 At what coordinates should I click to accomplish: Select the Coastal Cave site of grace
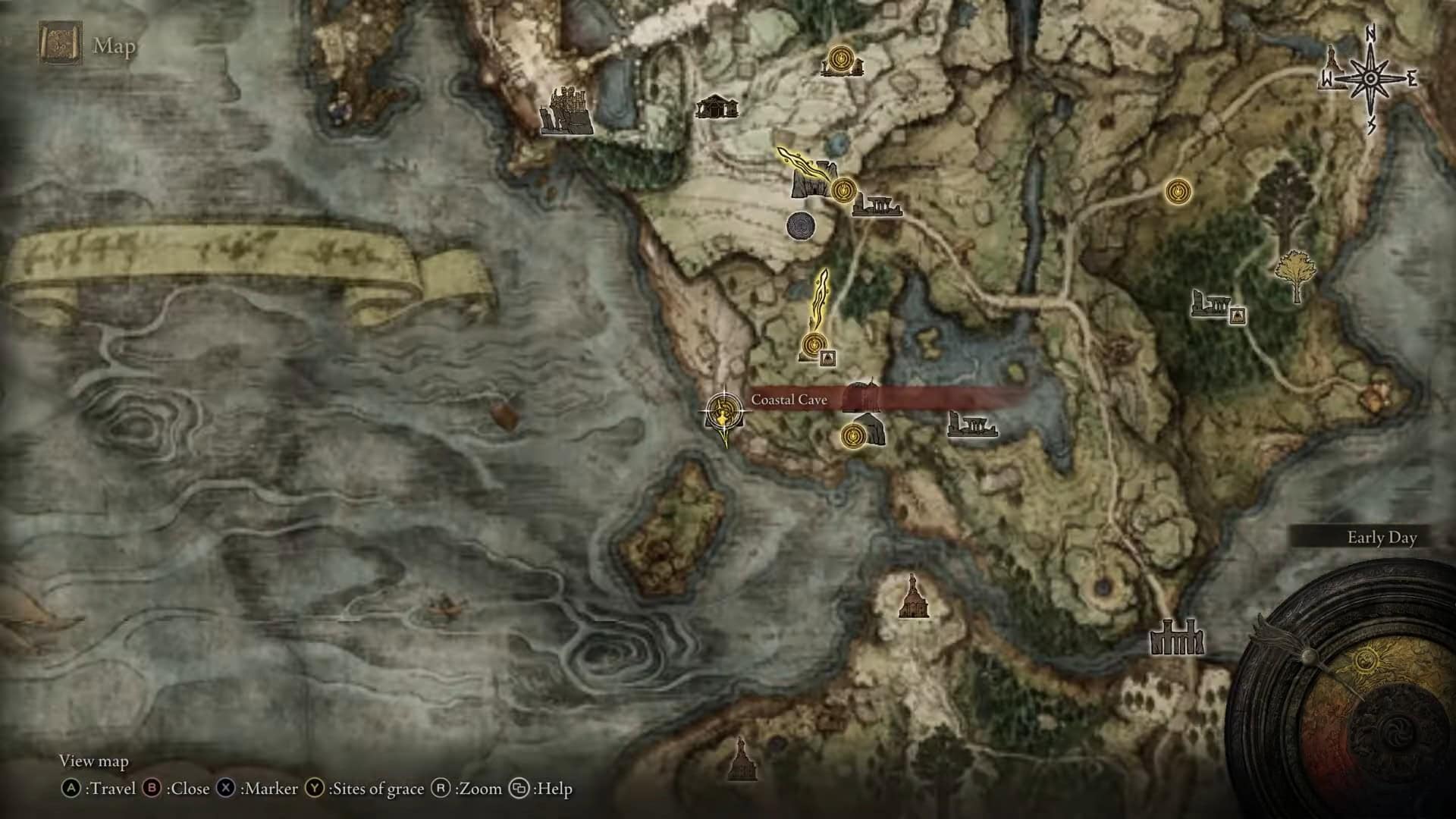(724, 413)
